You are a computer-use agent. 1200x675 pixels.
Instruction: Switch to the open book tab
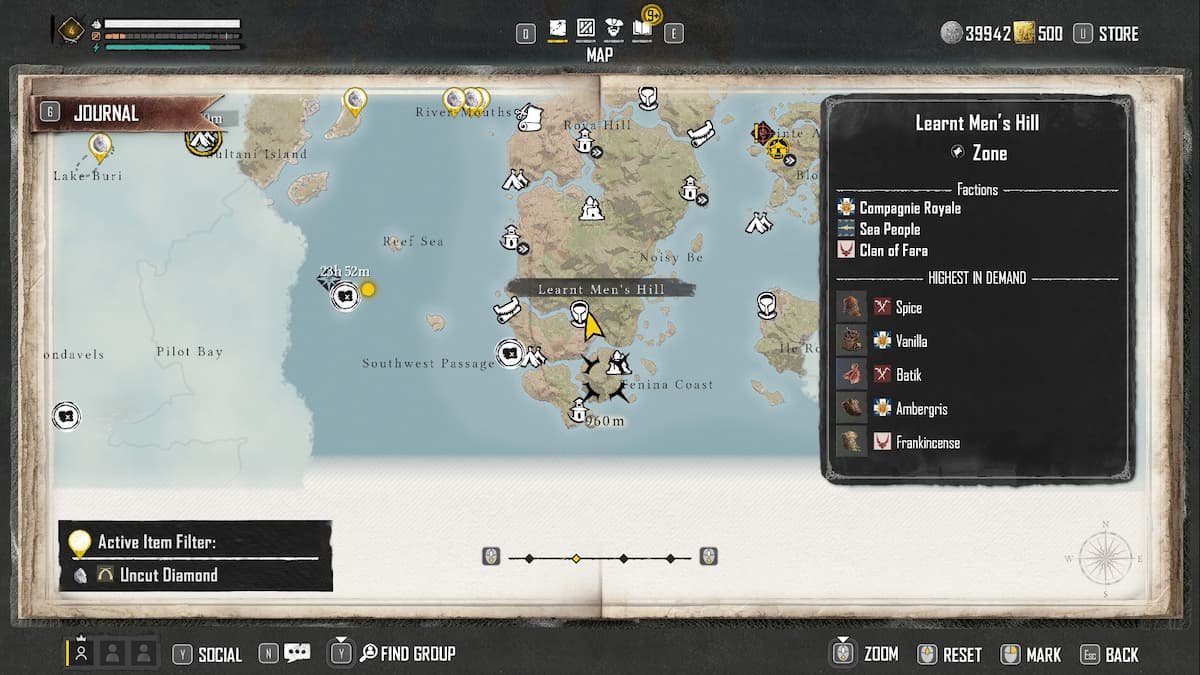pyautogui.click(x=642, y=31)
